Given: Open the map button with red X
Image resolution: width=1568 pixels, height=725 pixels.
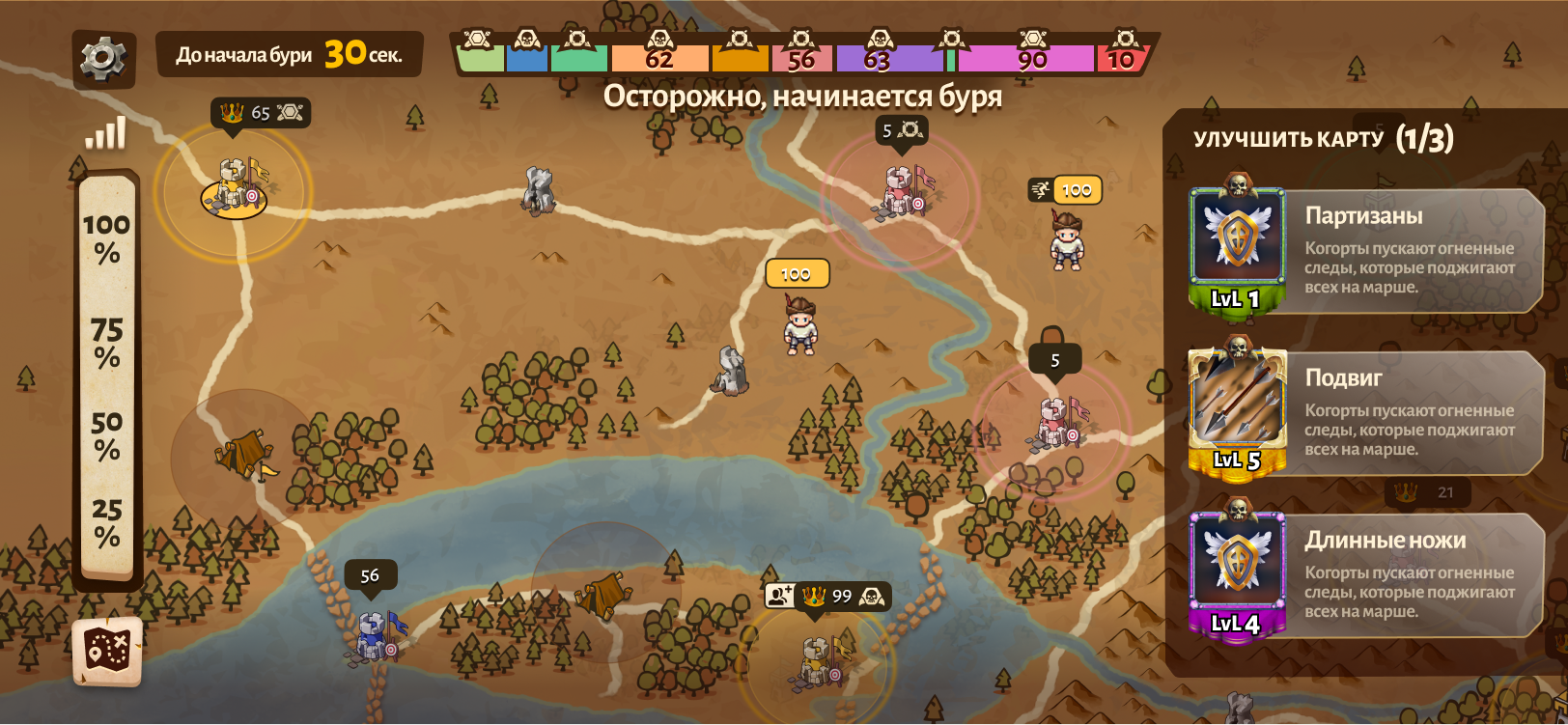Looking at the screenshot, I should point(107,651).
